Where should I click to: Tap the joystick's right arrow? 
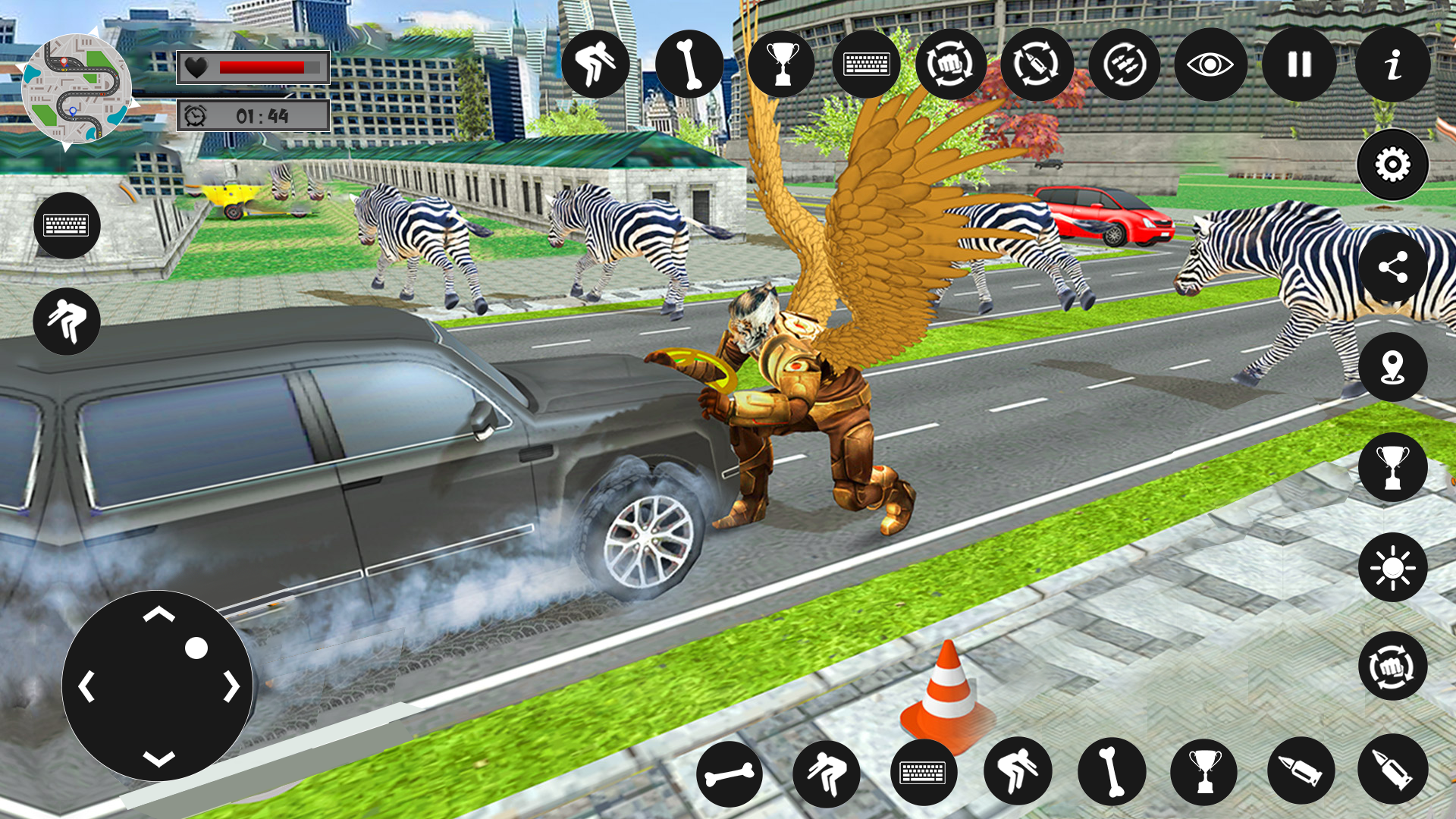click(231, 686)
